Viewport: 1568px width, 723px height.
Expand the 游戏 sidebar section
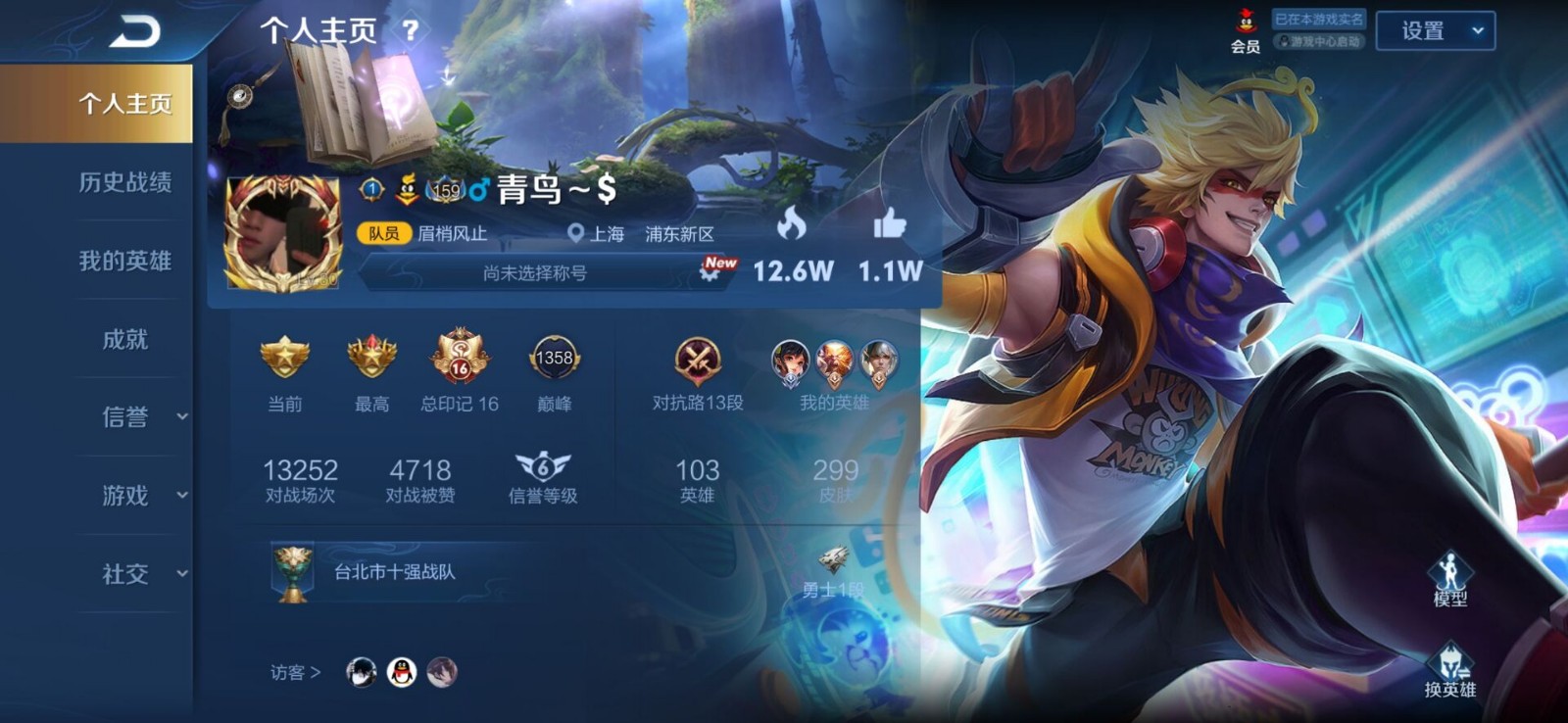point(141,496)
